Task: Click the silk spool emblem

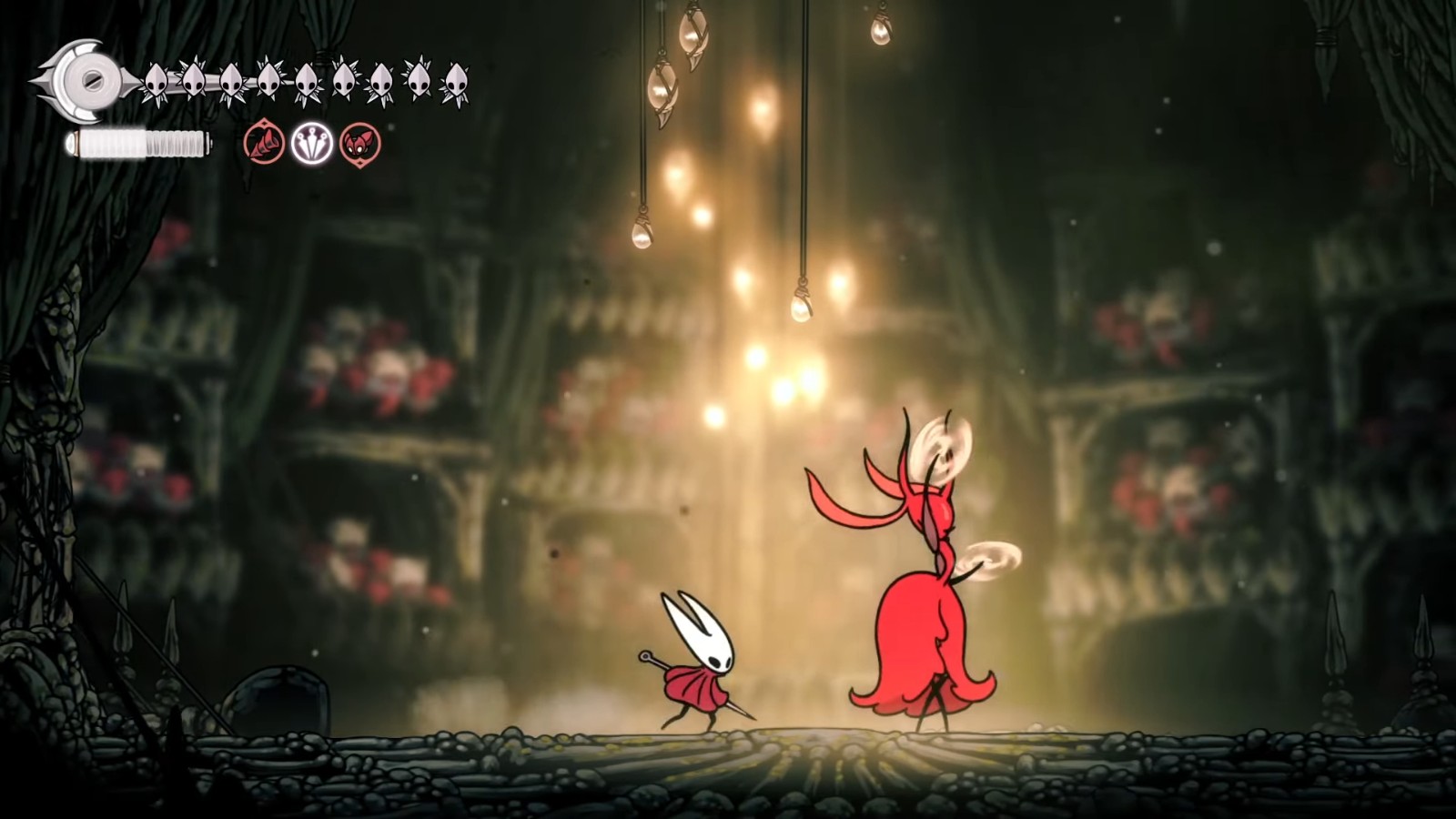Action: 86,80
